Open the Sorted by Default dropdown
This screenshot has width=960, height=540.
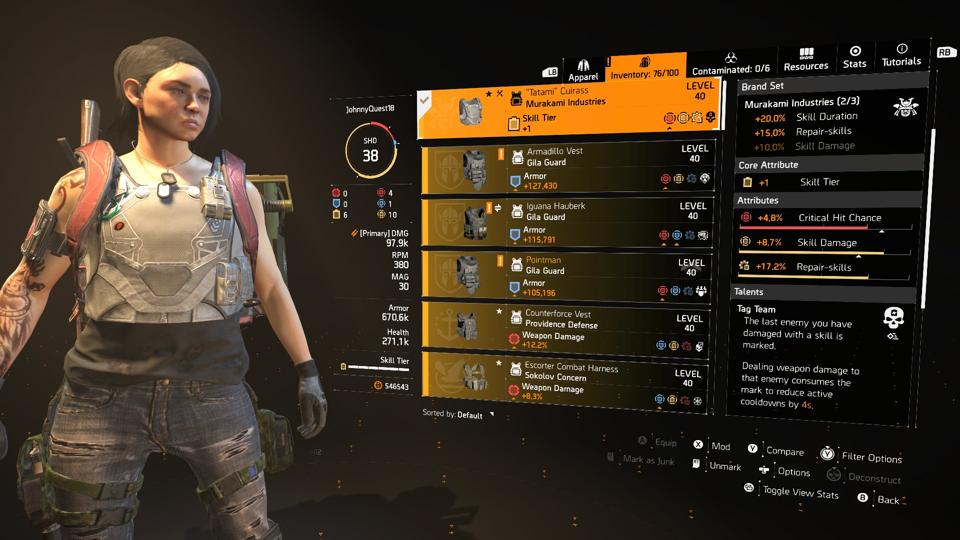pos(459,414)
